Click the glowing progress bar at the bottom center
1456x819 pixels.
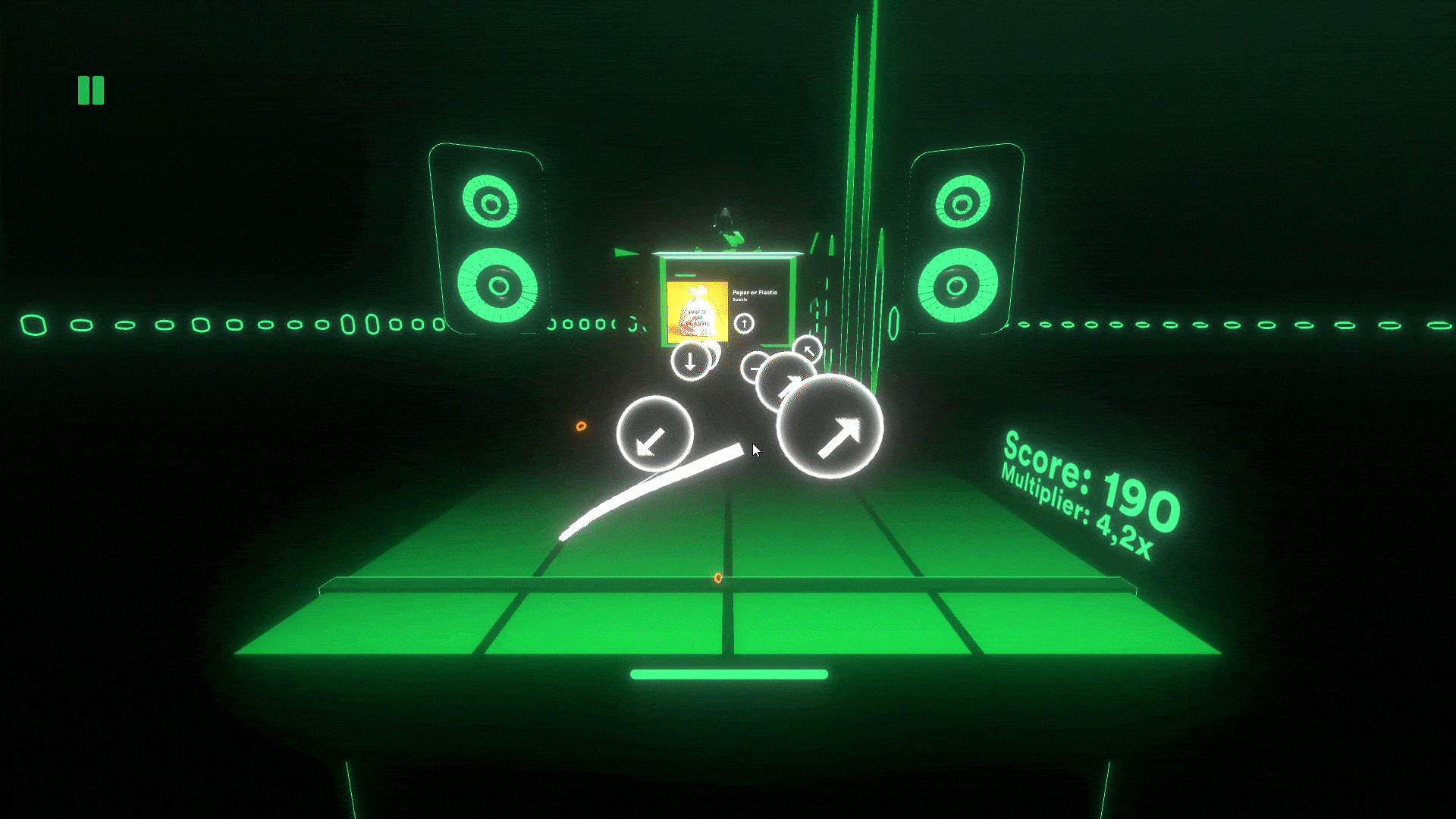730,673
